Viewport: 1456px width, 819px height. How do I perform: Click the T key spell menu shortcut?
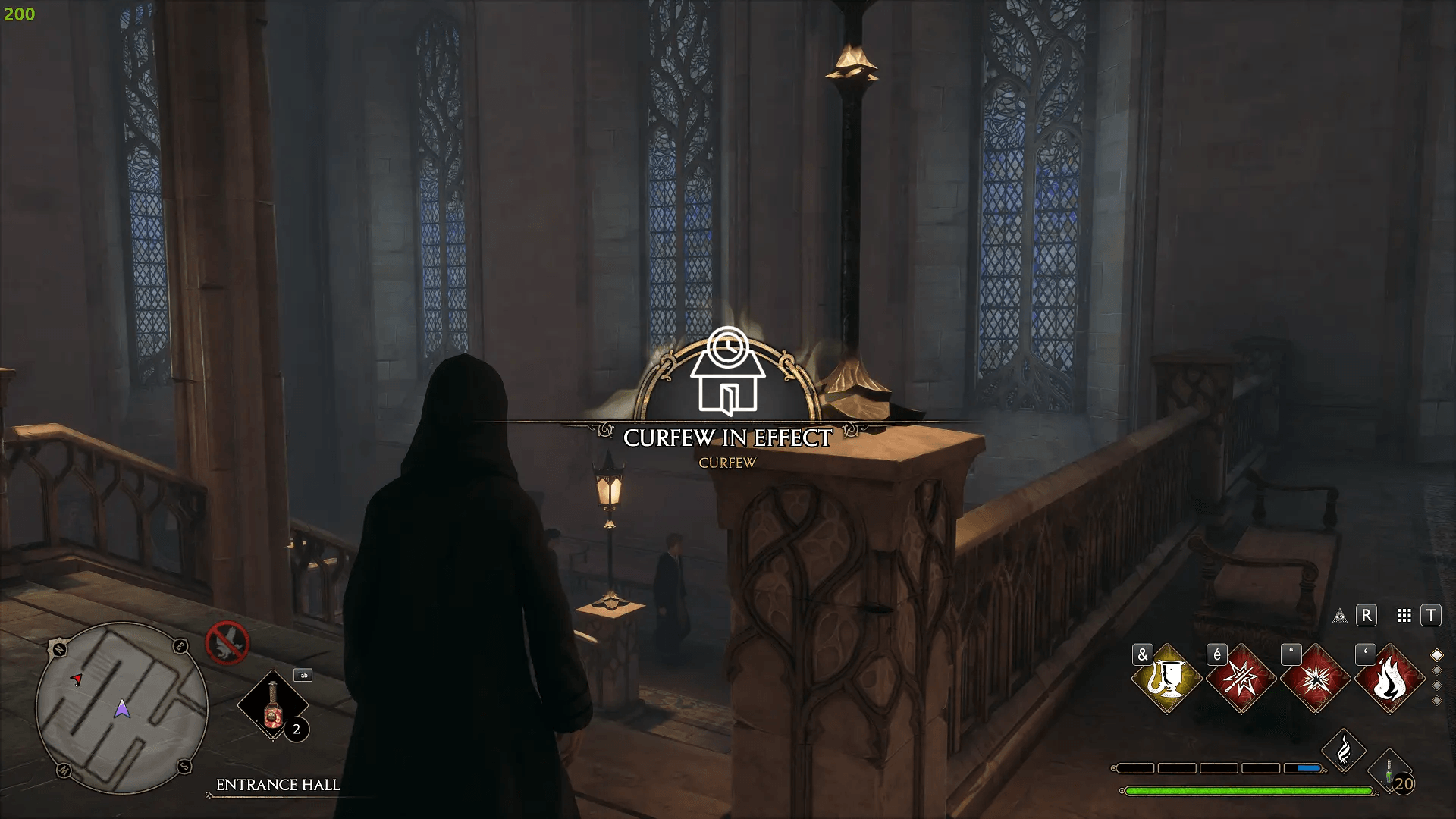[x=1432, y=616]
